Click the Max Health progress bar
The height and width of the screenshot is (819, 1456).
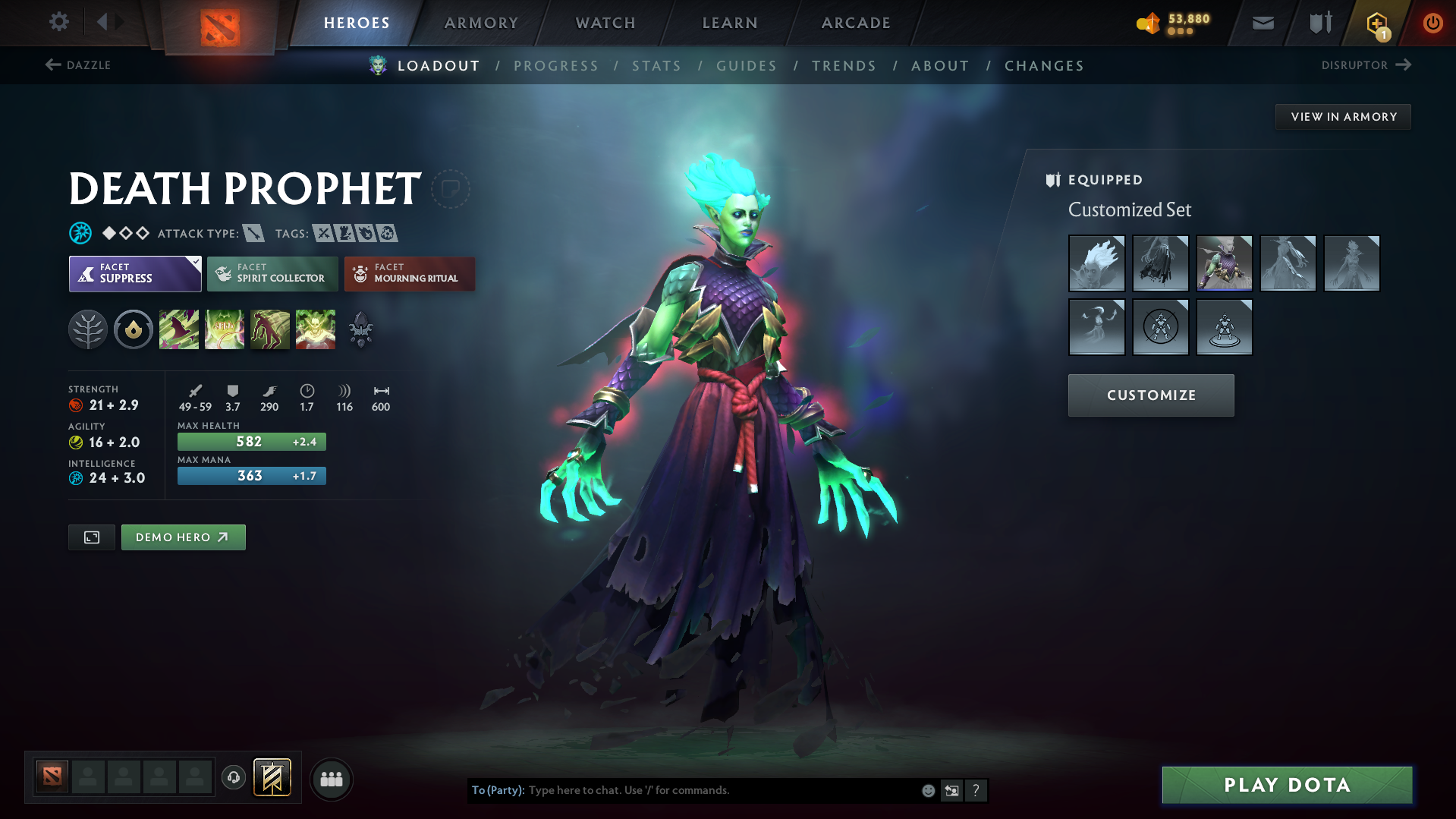251,441
